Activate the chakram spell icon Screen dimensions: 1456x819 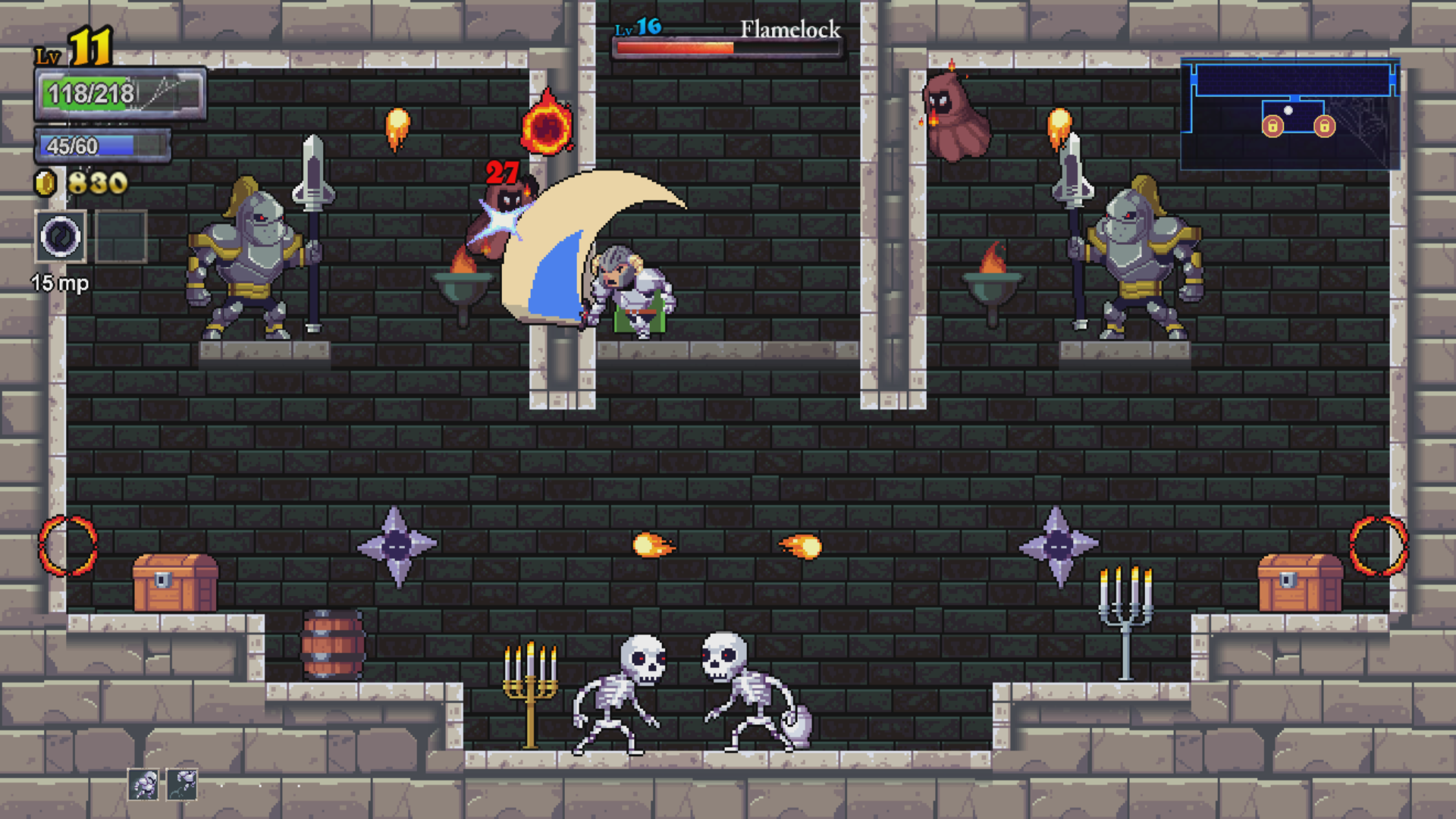coord(61,237)
